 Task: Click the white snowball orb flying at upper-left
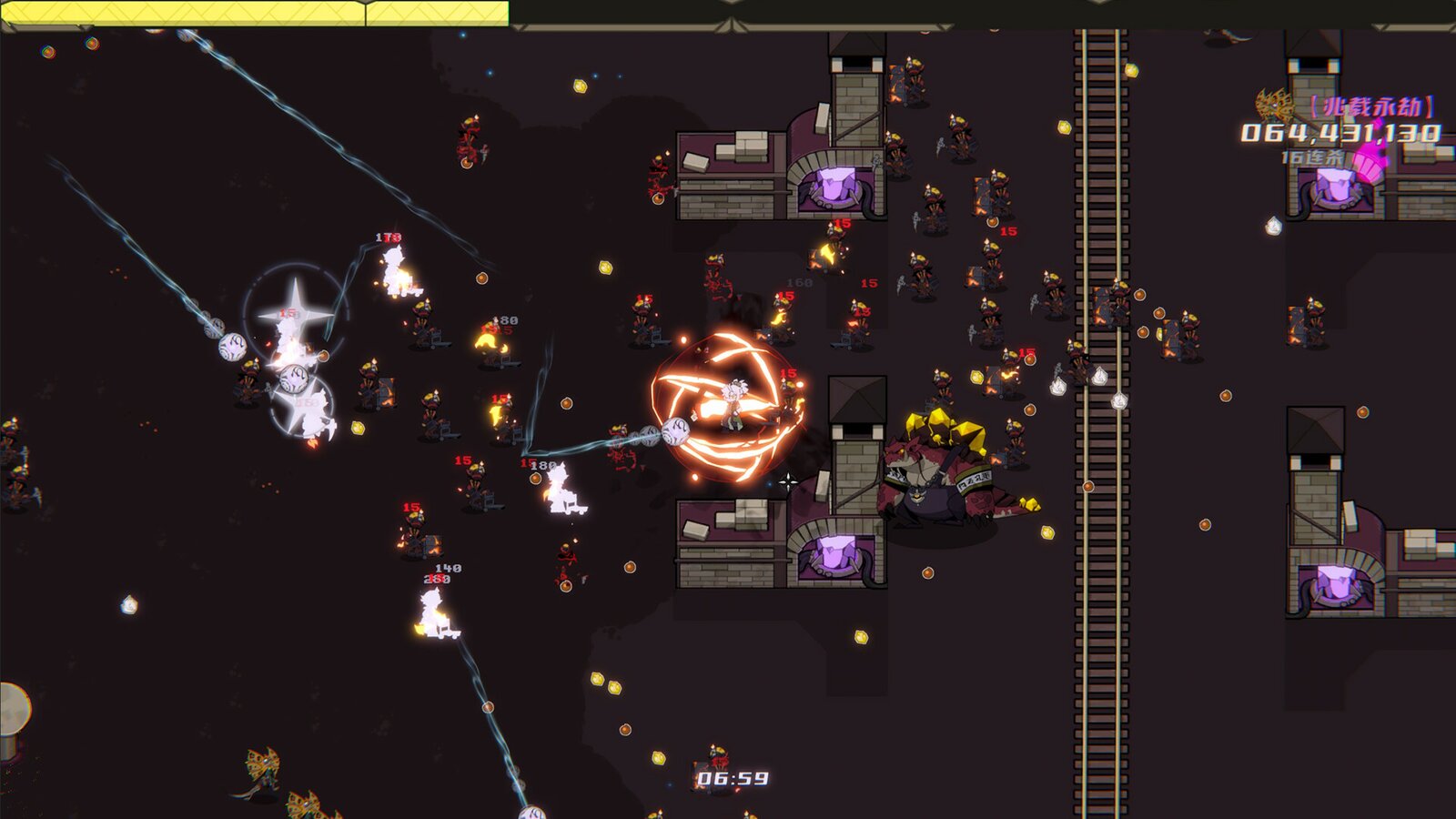[x=230, y=344]
